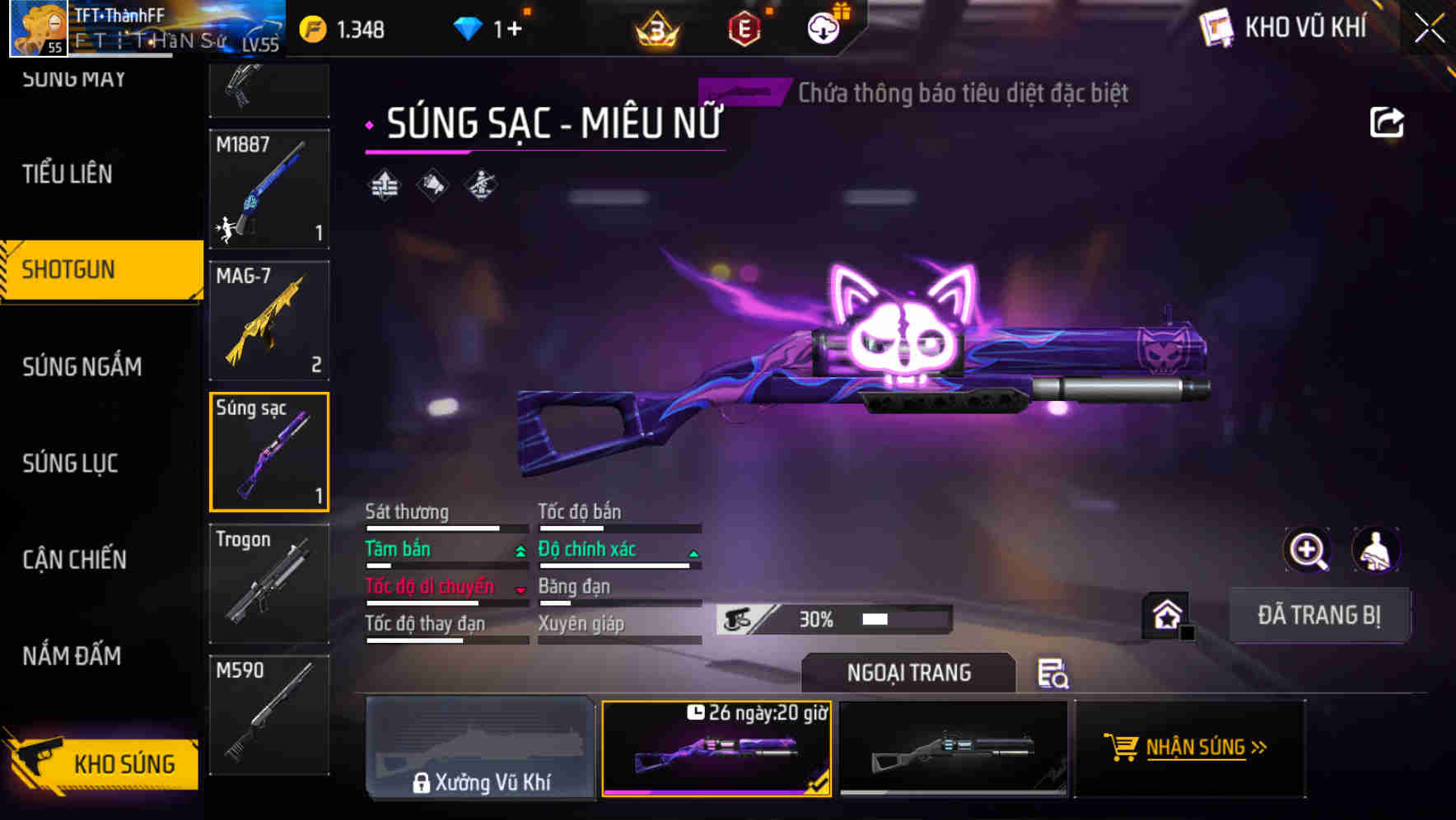Switch to the NGOẠI TRANG tab
This screenshot has height=820, width=1456.
coord(907,673)
